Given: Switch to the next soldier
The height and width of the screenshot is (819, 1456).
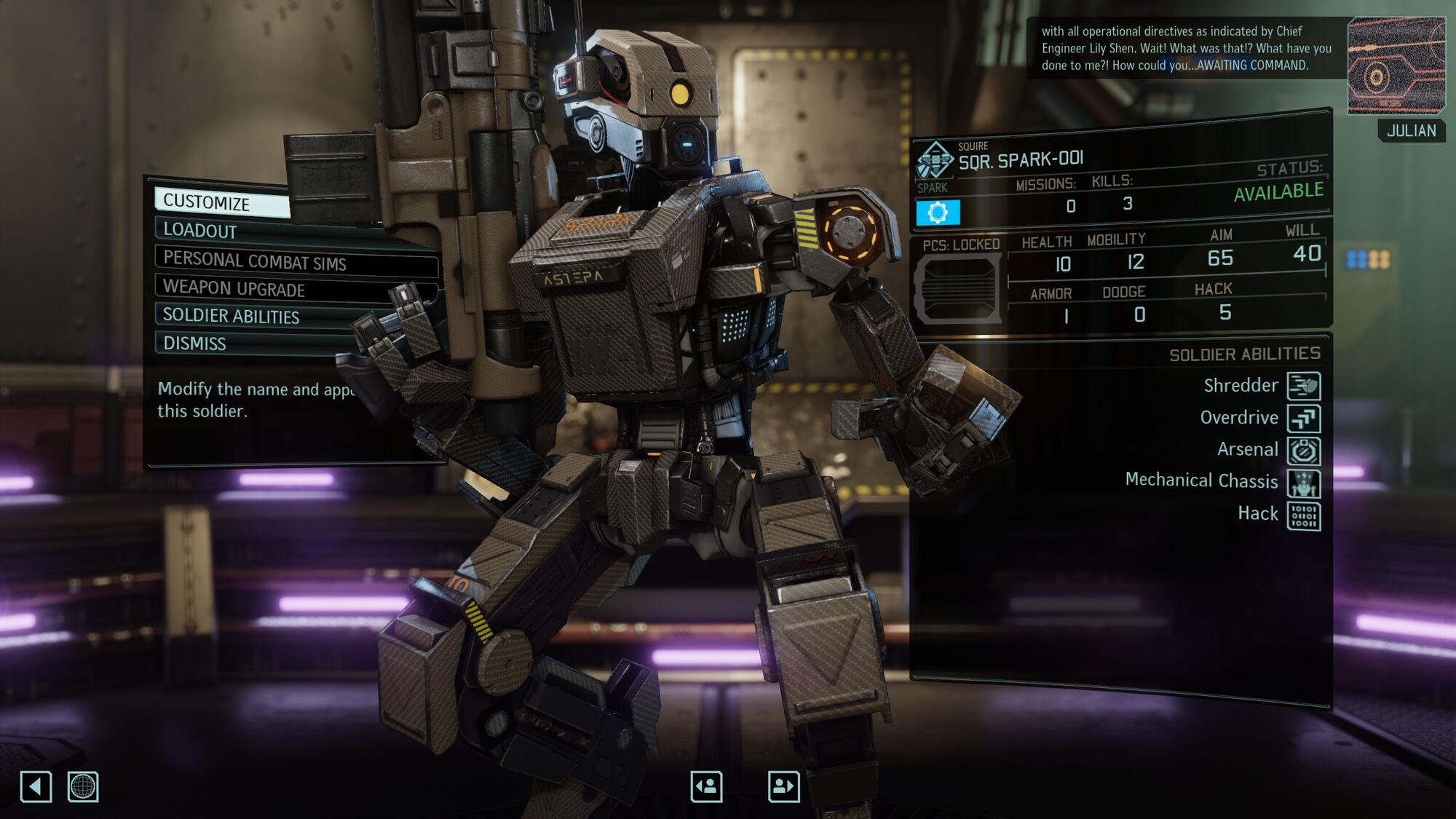Looking at the screenshot, I should point(783,786).
